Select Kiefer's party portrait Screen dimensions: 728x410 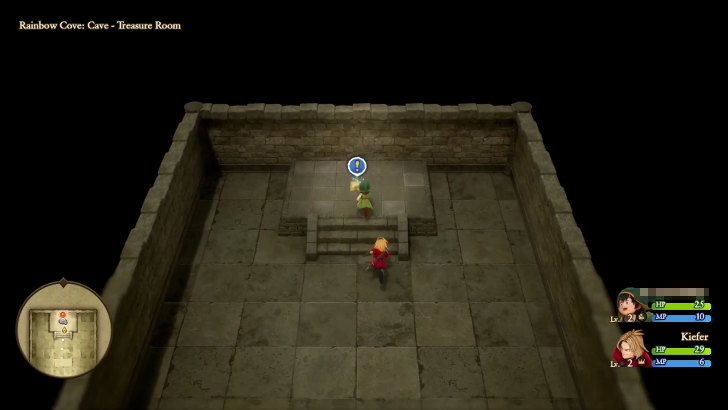coord(631,348)
